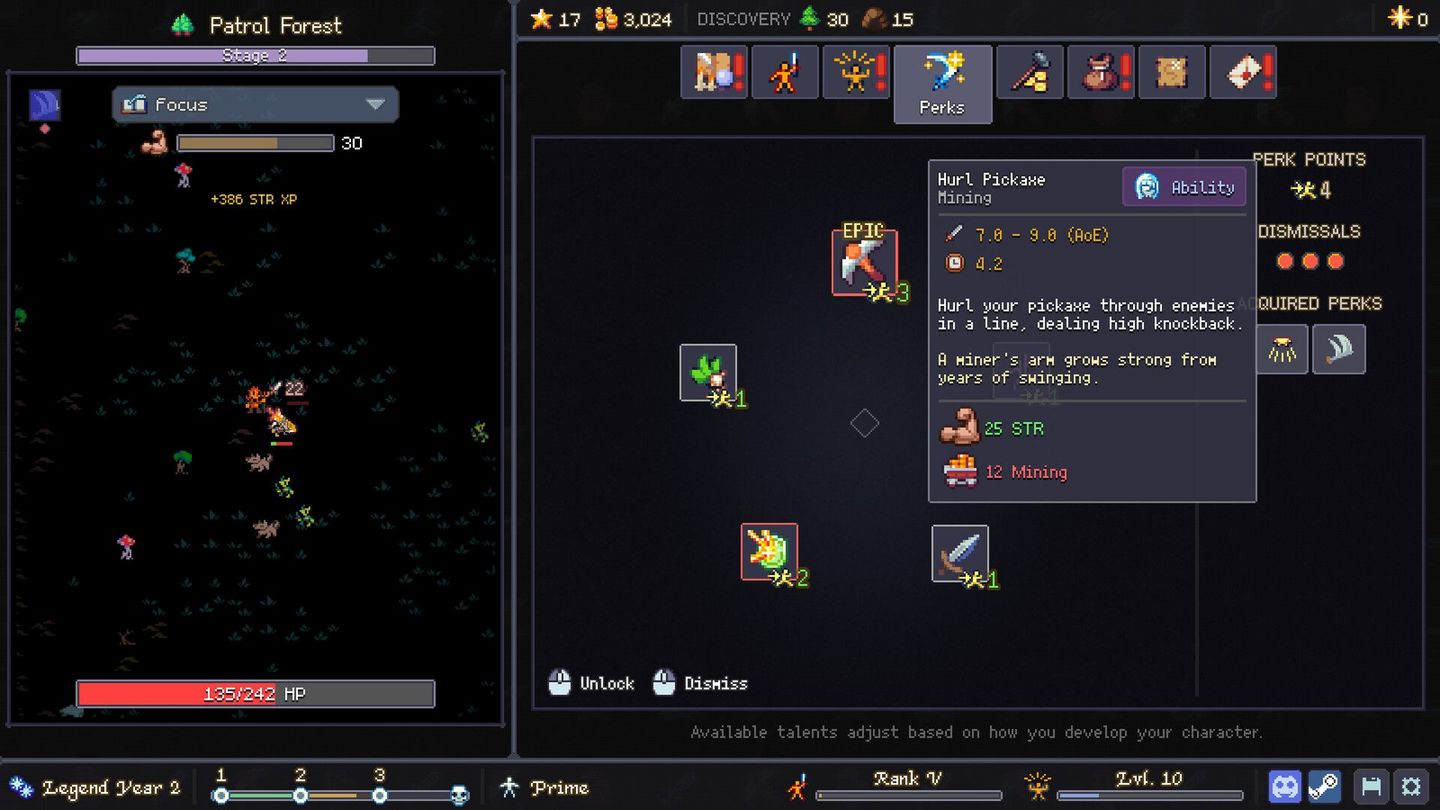Open the inventory bag tab
The height and width of the screenshot is (810, 1440).
1101,71
